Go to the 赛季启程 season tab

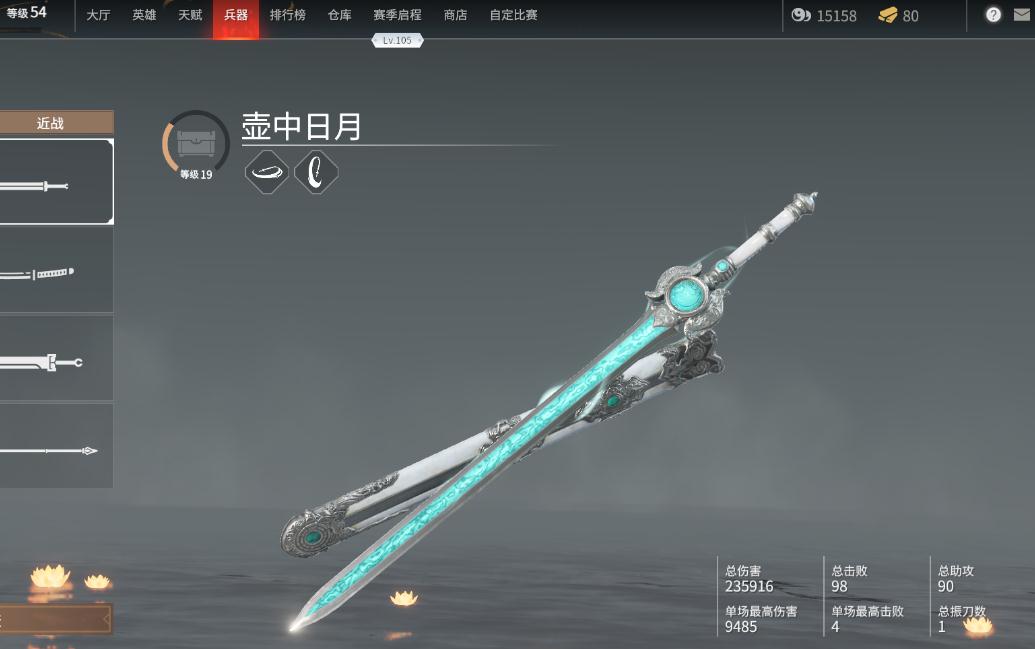[397, 15]
